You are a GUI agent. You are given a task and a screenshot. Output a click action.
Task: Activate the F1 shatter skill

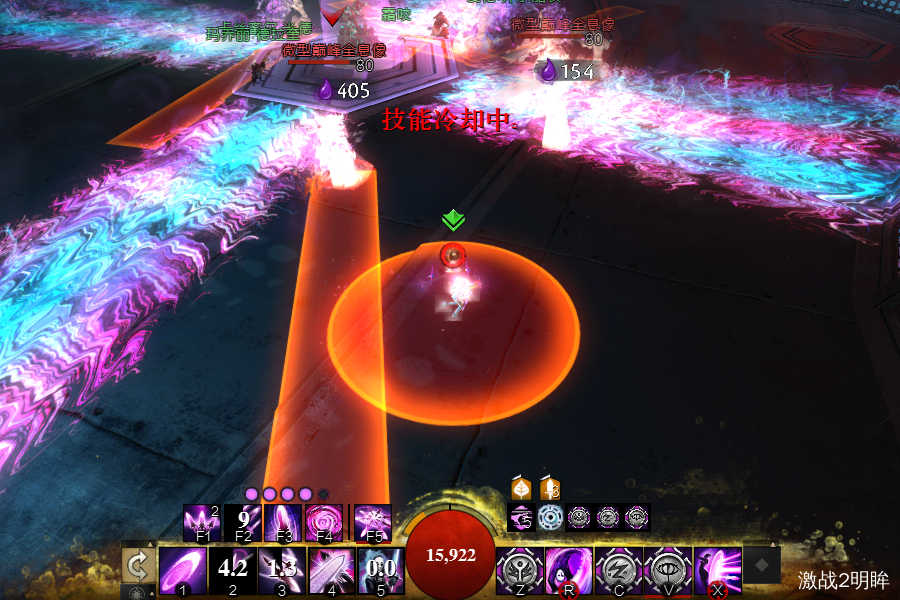(201, 522)
